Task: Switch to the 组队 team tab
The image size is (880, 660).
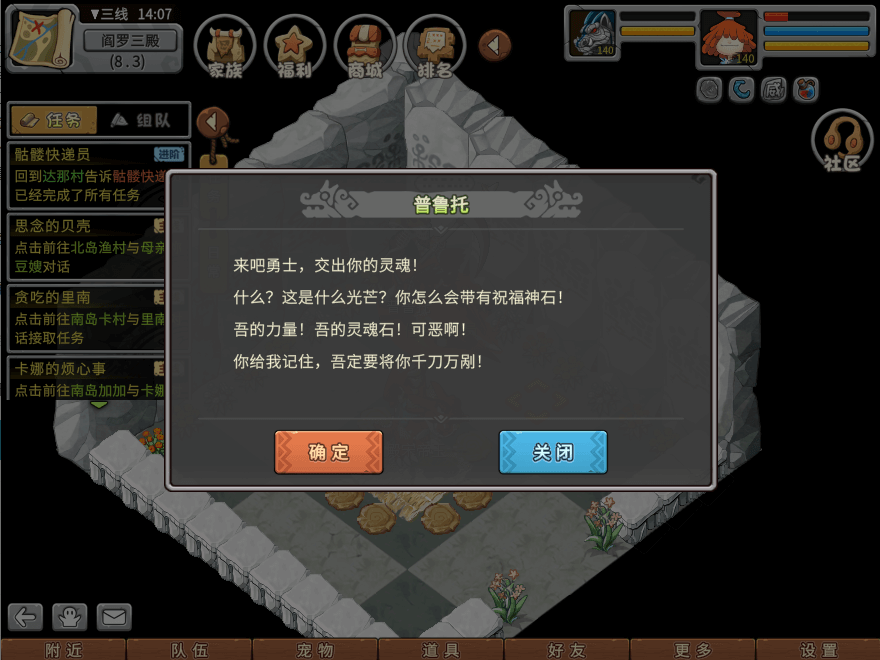Action: pos(140,120)
